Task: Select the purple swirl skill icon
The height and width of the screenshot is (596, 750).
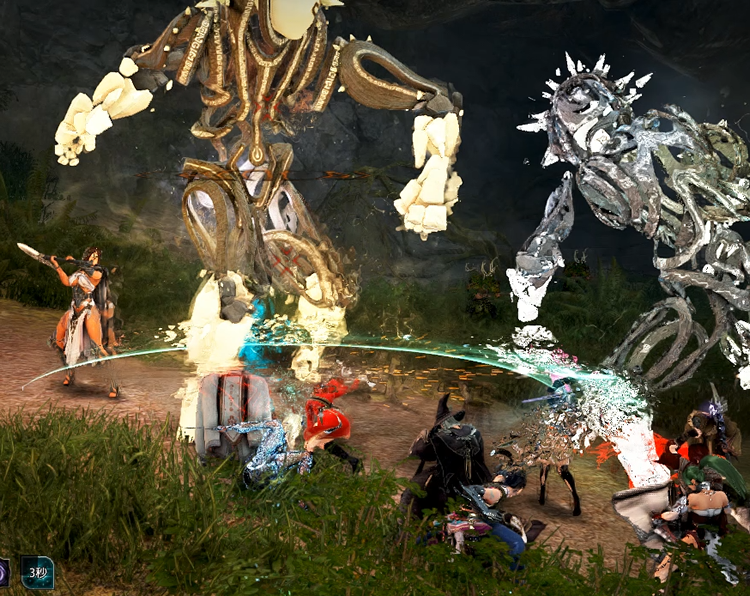Action: pos(4,573)
